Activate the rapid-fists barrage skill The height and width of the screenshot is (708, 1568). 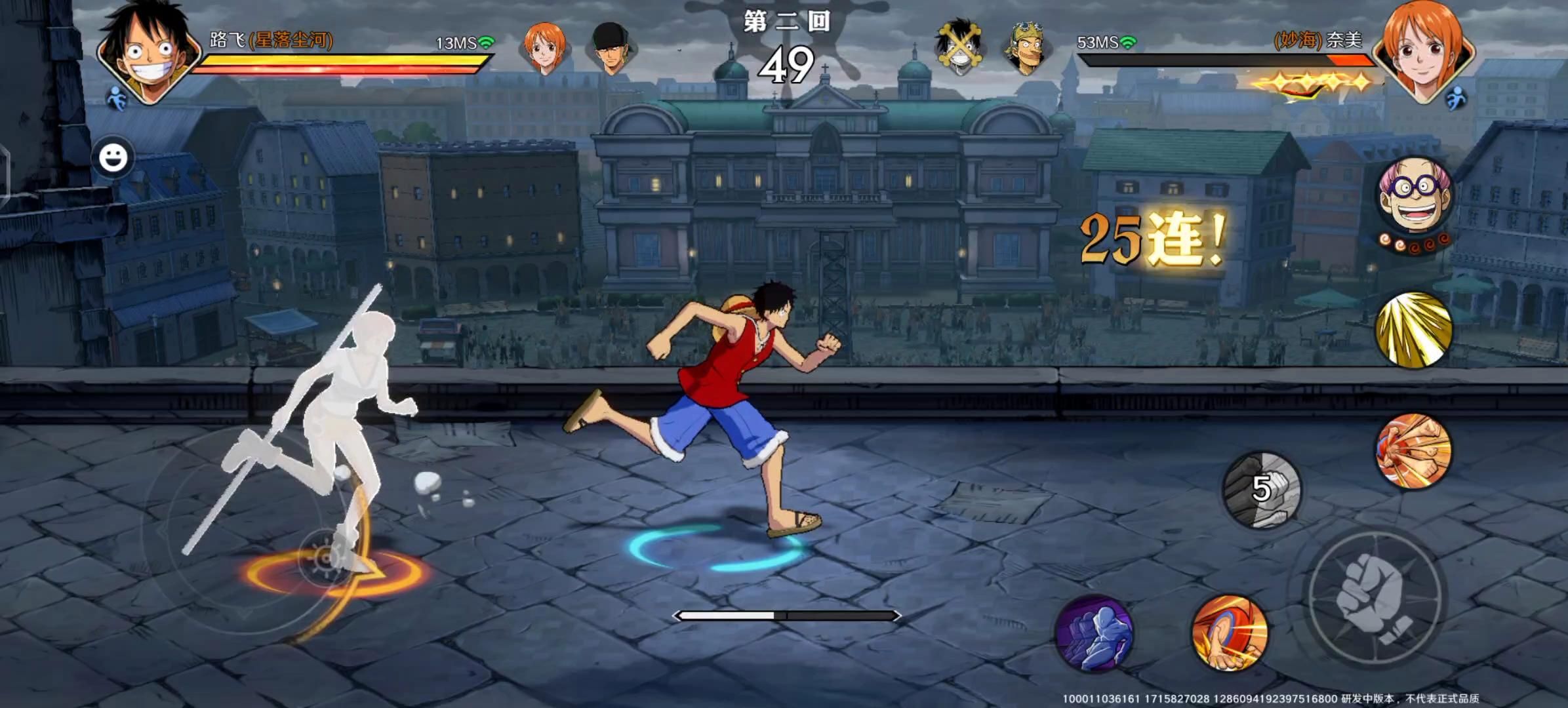point(1413,451)
